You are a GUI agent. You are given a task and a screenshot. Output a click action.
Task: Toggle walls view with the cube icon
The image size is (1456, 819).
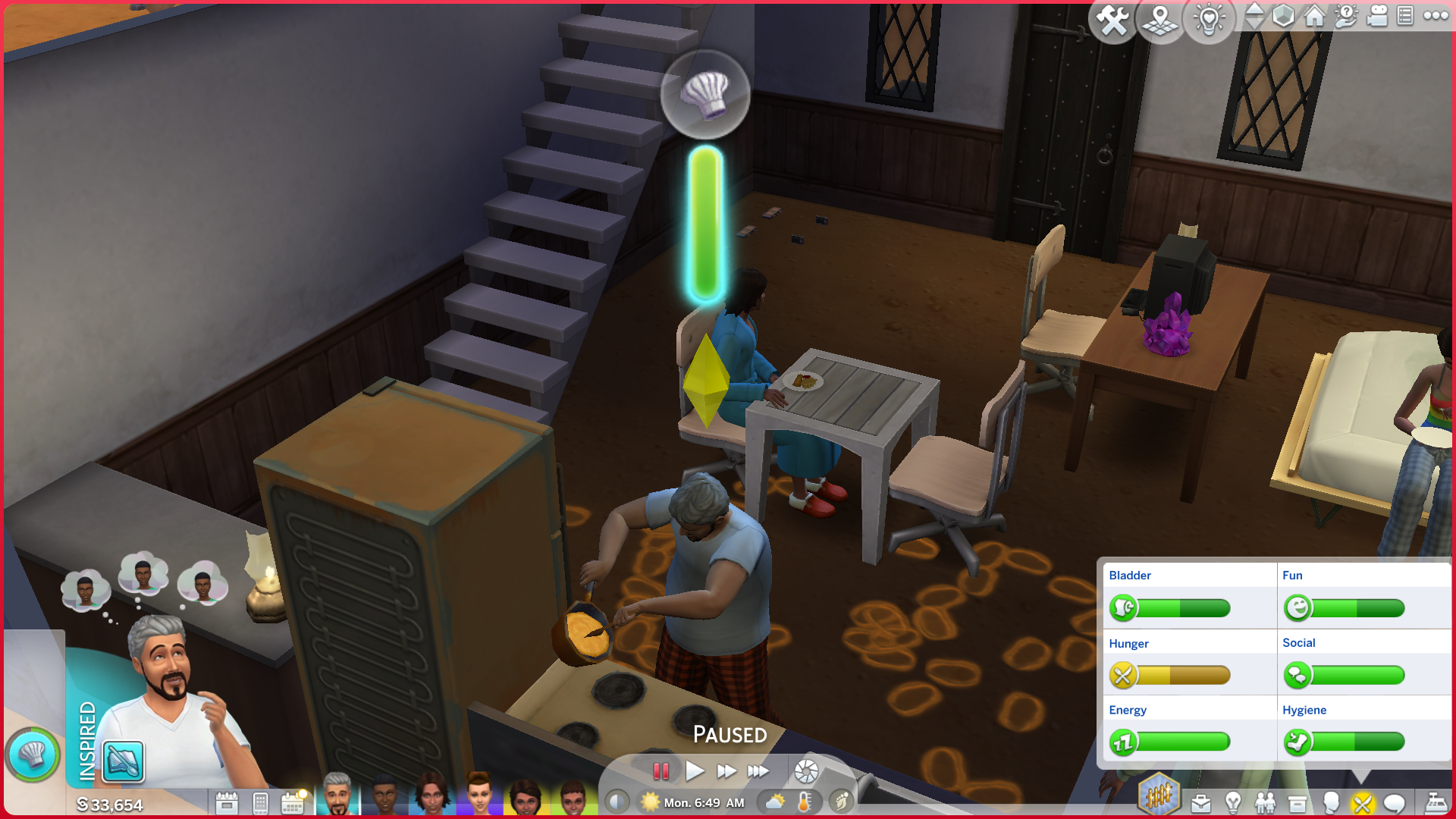[1283, 16]
